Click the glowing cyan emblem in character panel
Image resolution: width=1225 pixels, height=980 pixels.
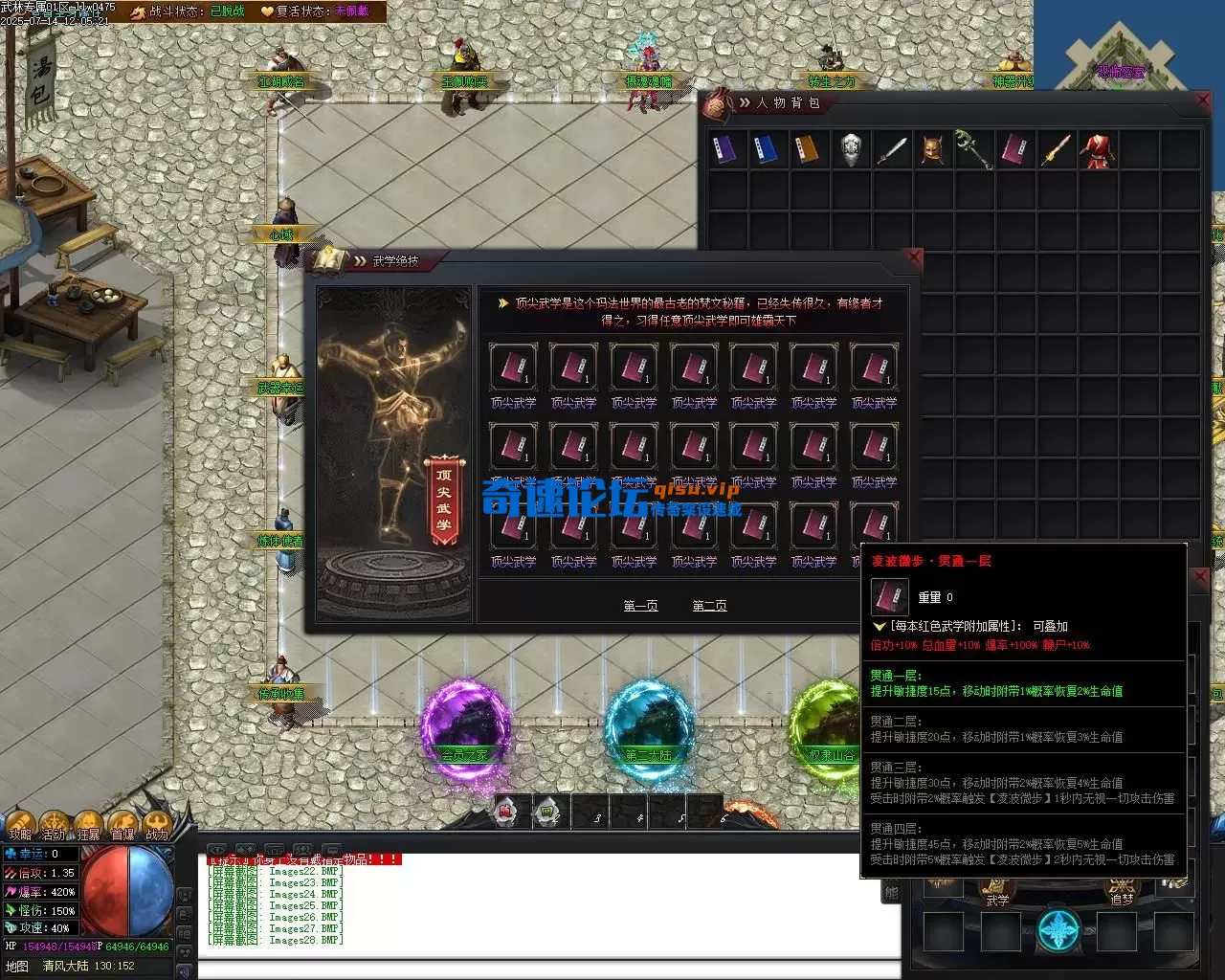tap(1059, 931)
